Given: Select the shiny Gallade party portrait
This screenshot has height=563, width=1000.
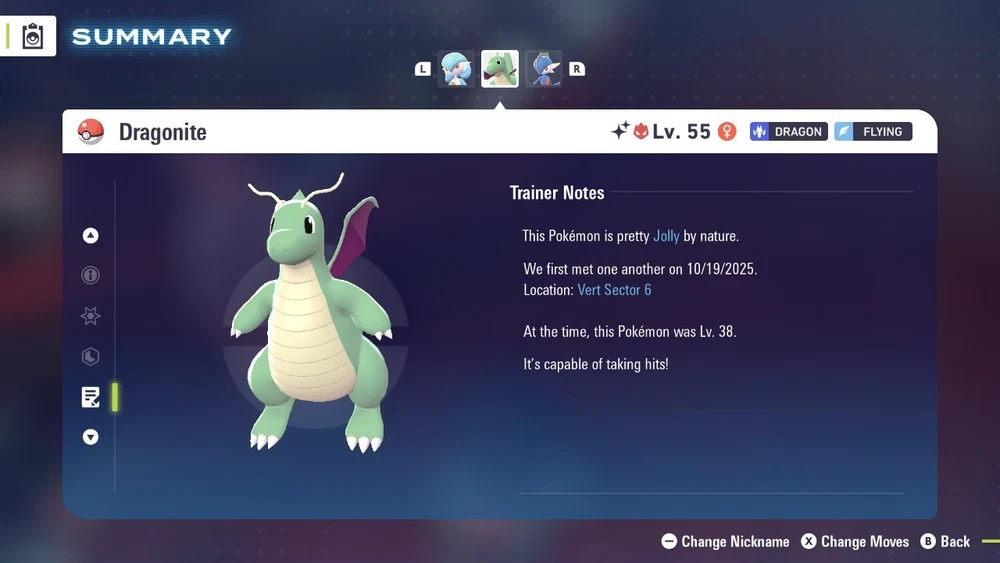Looking at the screenshot, I should coord(544,69).
